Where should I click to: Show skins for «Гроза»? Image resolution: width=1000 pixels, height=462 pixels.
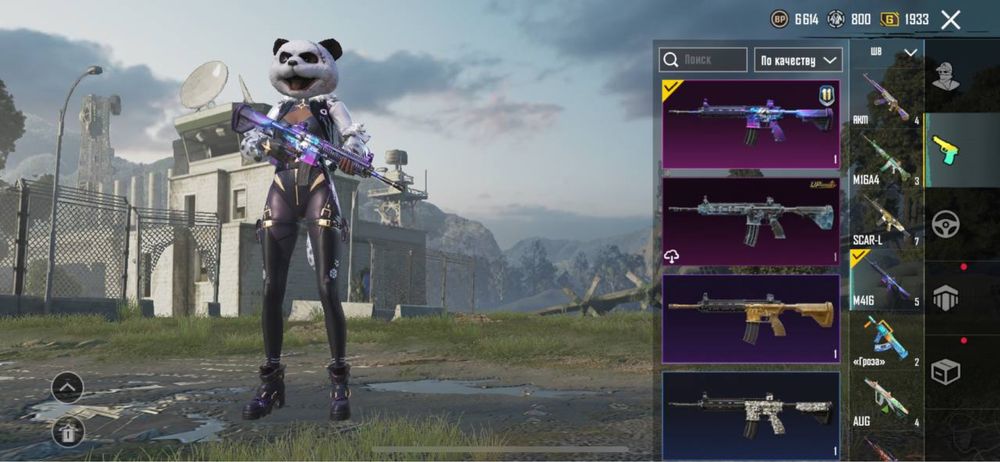(x=886, y=340)
